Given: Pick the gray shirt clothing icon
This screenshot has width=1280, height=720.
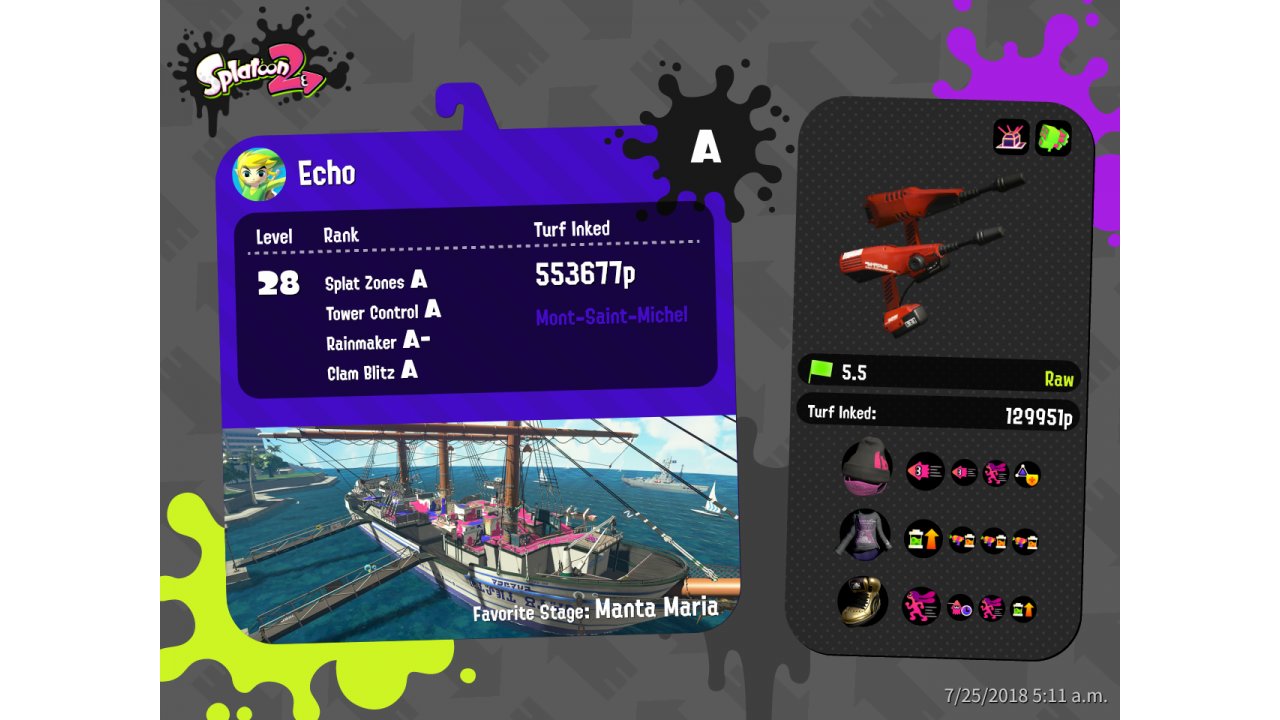Looking at the screenshot, I should pos(864,535).
